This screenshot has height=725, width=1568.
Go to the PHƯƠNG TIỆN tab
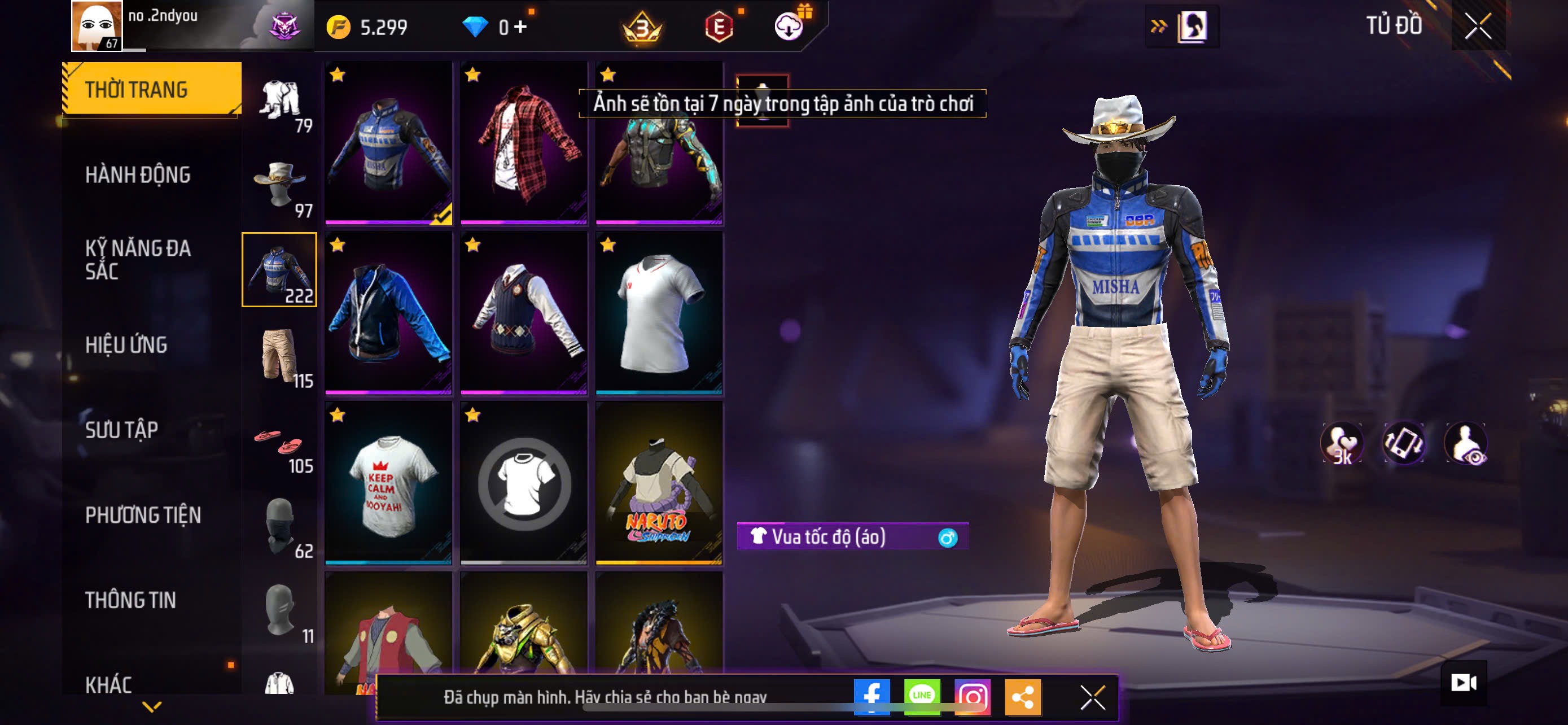pos(143,515)
